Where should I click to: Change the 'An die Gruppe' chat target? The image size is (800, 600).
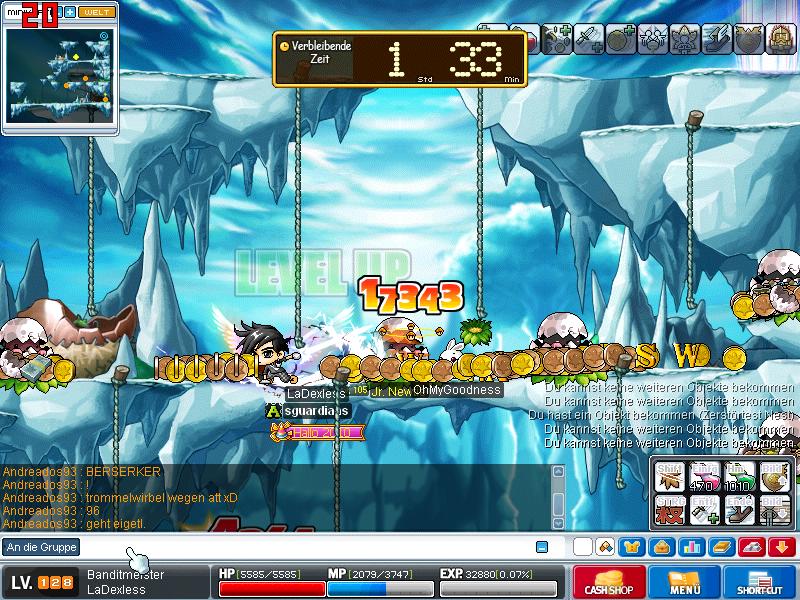(41, 547)
